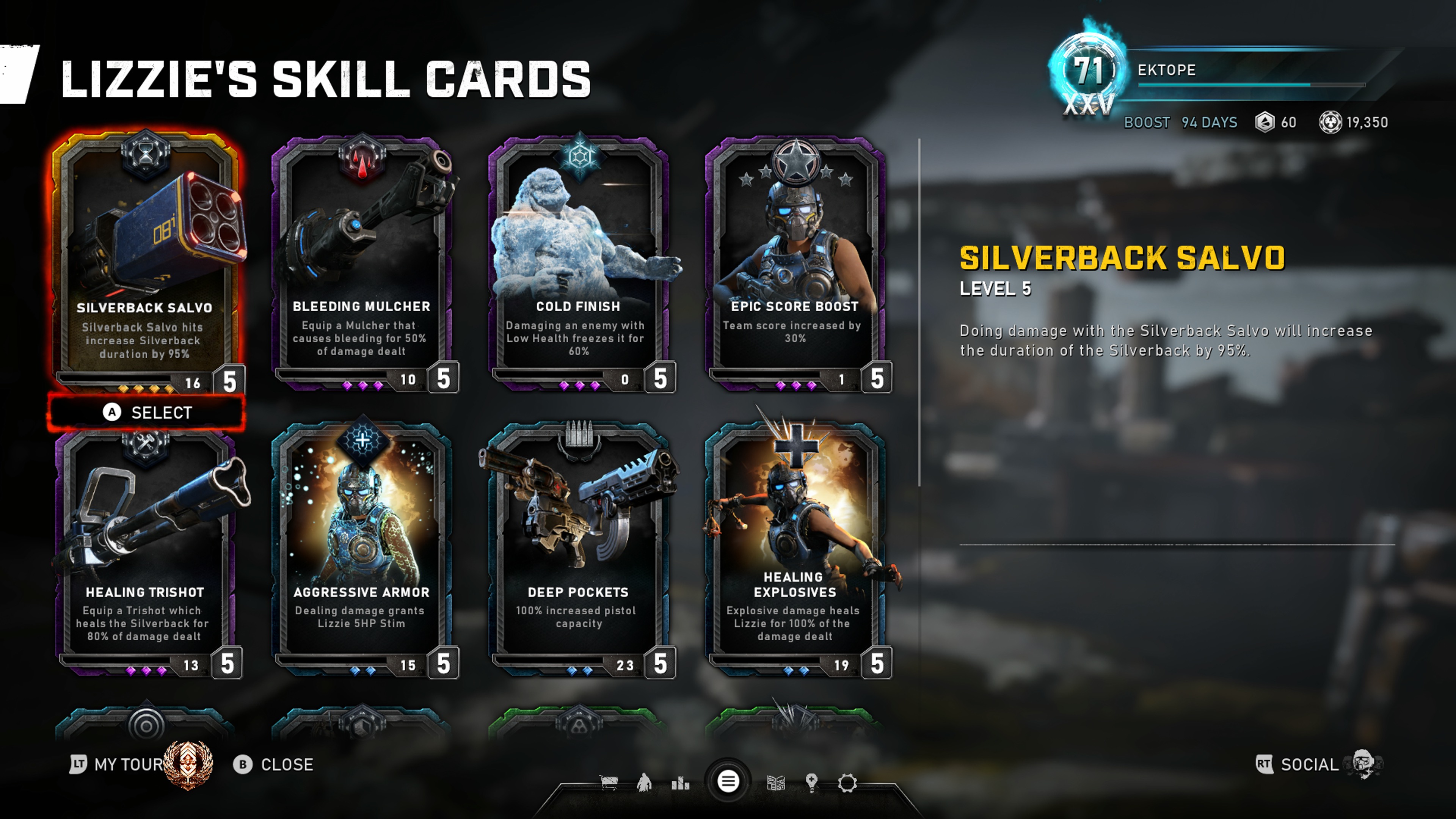Click the central hamburger menu icon

coord(728,782)
